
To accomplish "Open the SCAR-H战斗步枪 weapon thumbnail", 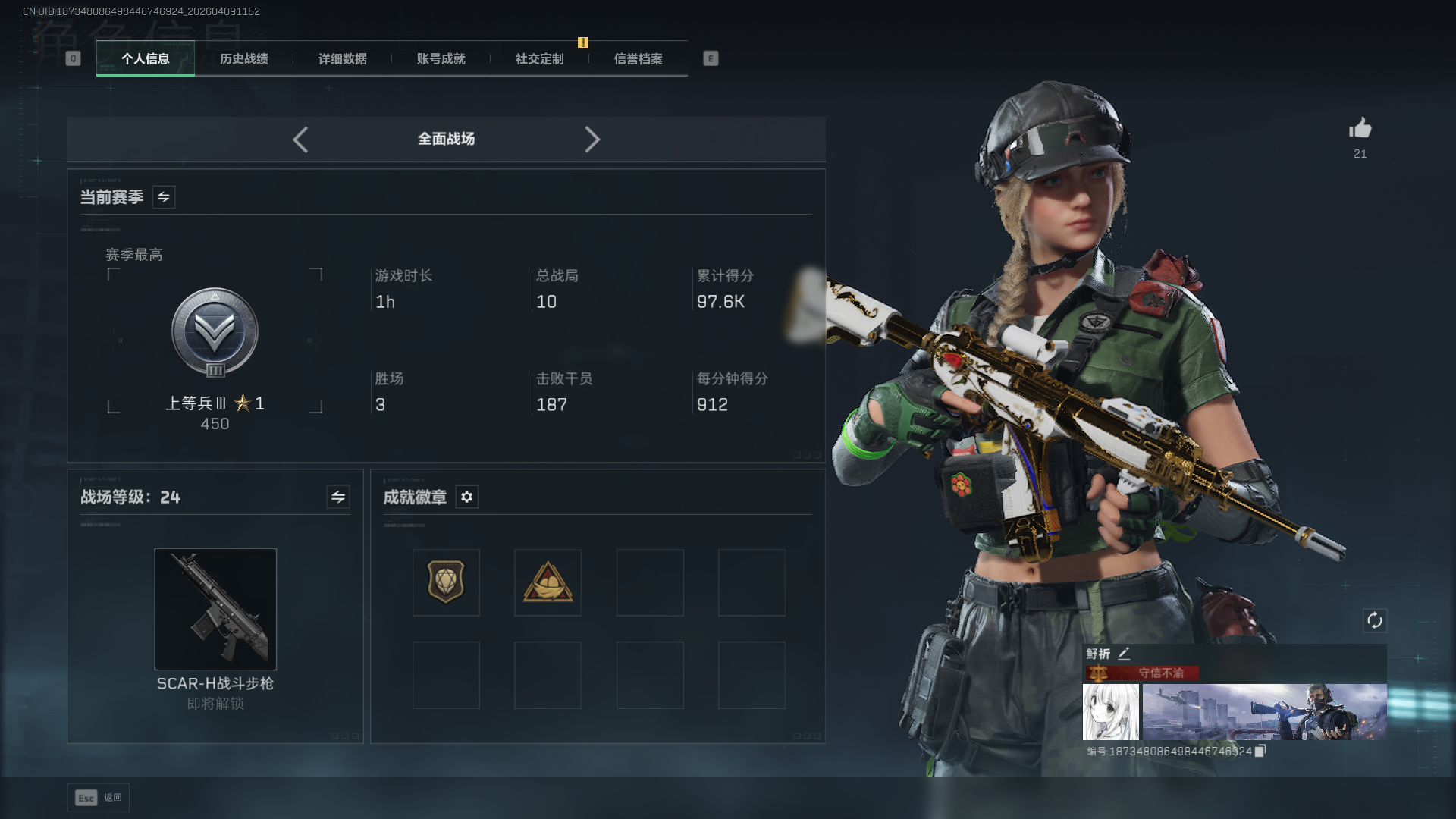I will pyautogui.click(x=215, y=609).
